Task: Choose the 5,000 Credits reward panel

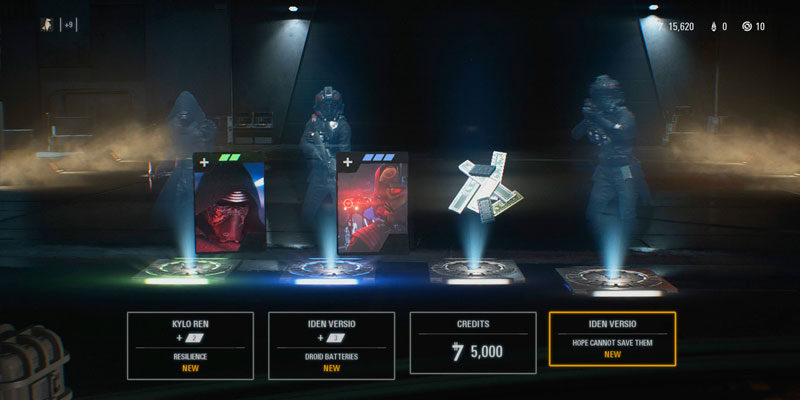Action: 472,345
